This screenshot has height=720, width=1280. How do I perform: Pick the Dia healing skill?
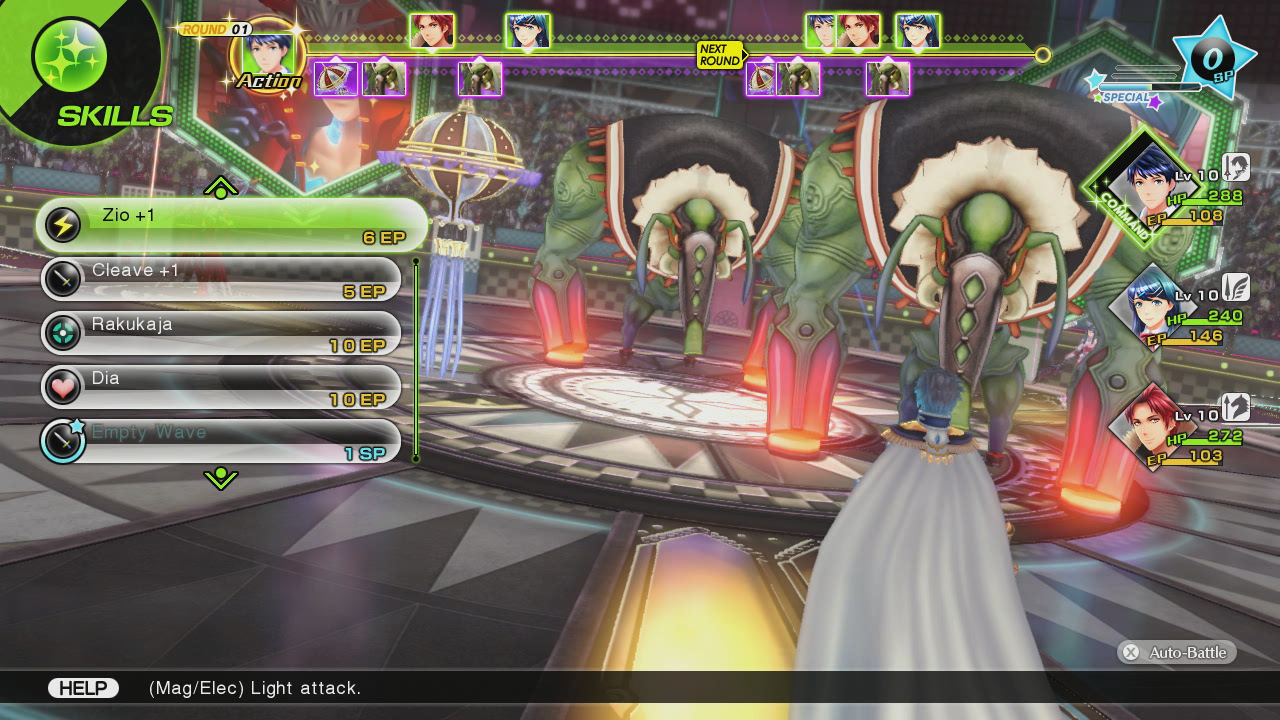(221, 387)
